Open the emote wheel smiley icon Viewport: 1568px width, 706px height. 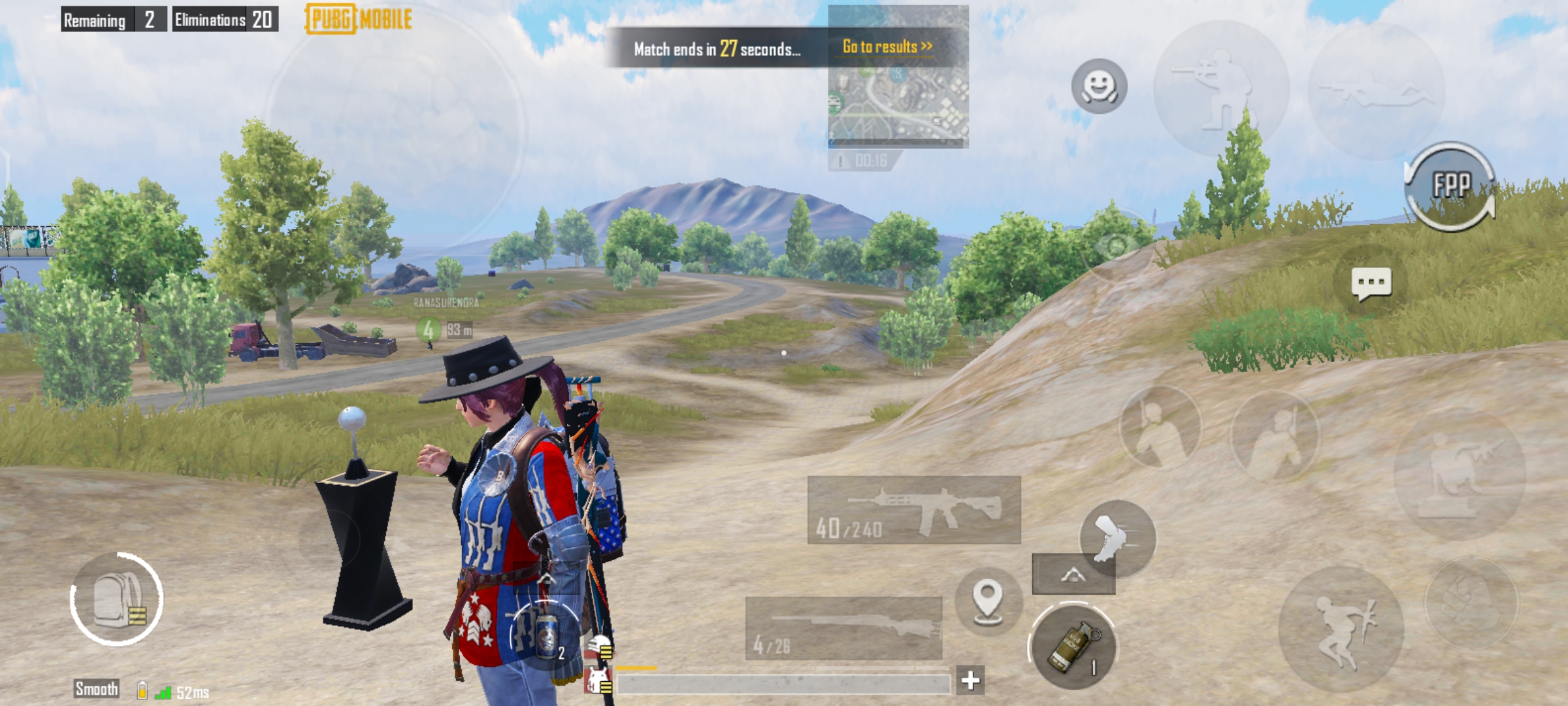tap(1100, 84)
